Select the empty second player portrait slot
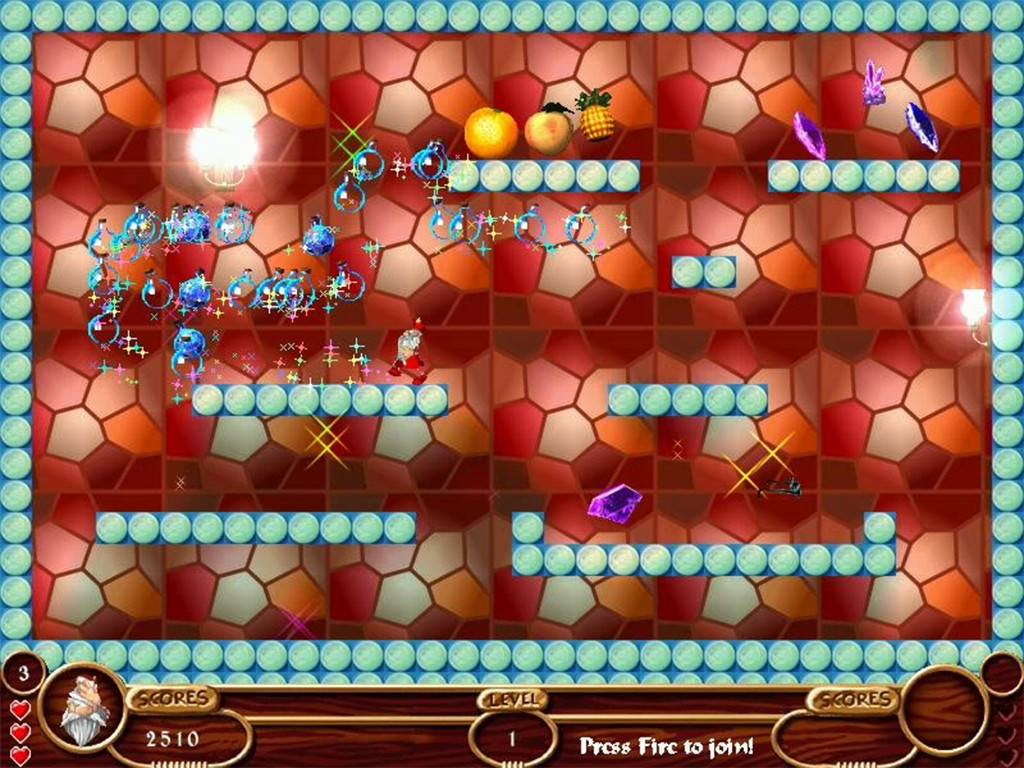1024x768 pixels. 943,711
